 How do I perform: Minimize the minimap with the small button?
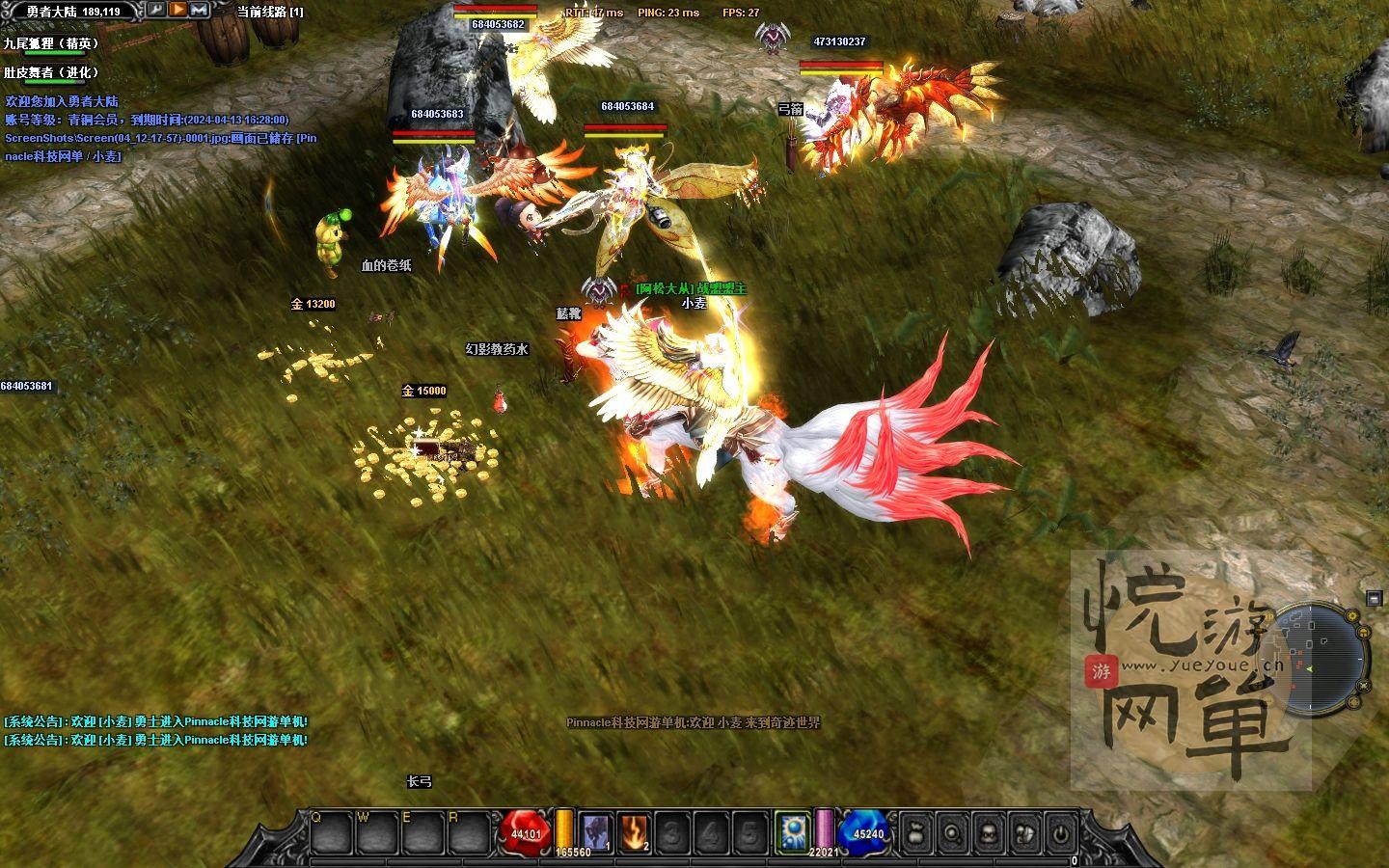pos(1374,599)
